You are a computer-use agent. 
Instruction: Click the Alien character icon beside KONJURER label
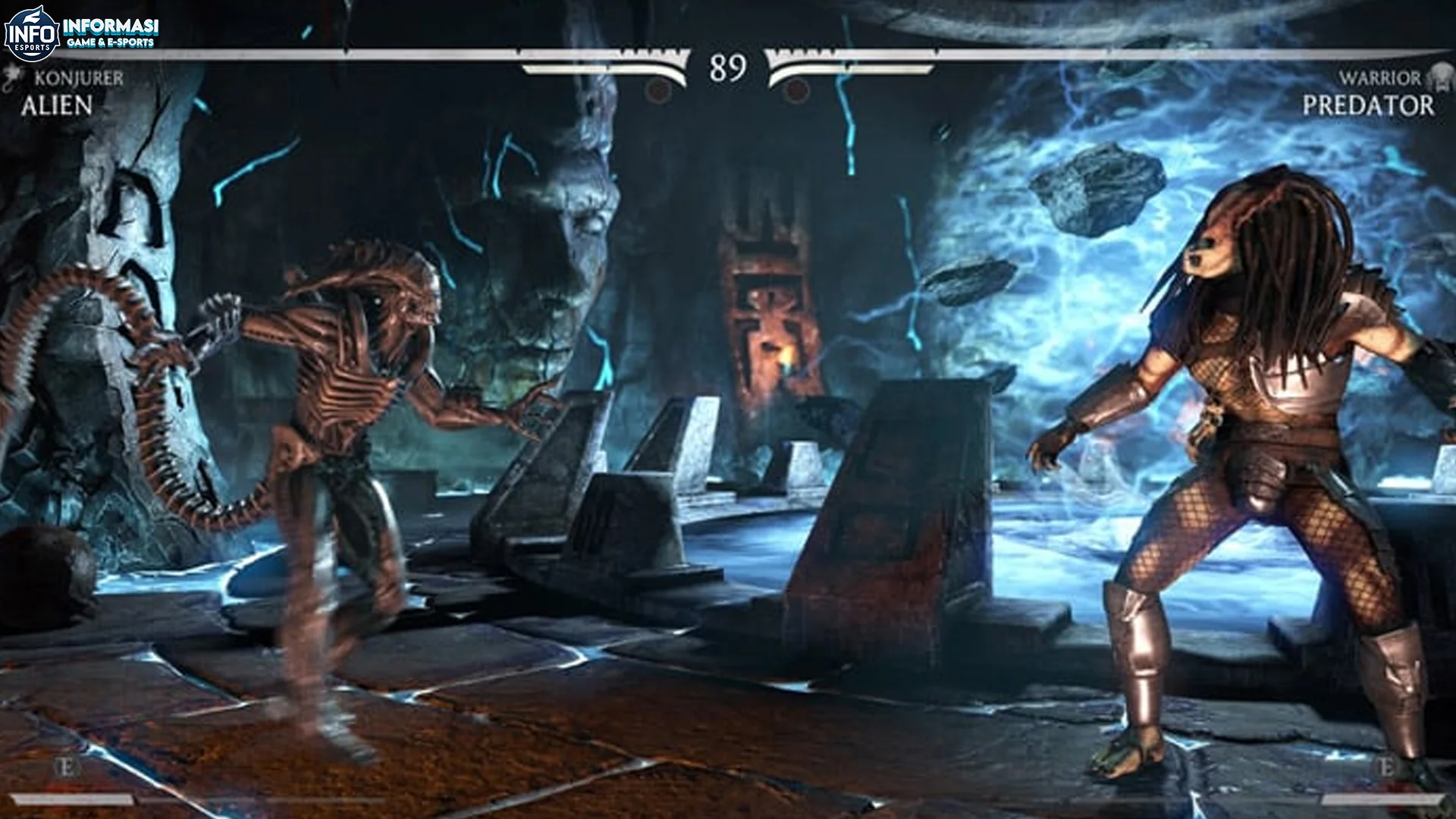pyautogui.click(x=13, y=76)
